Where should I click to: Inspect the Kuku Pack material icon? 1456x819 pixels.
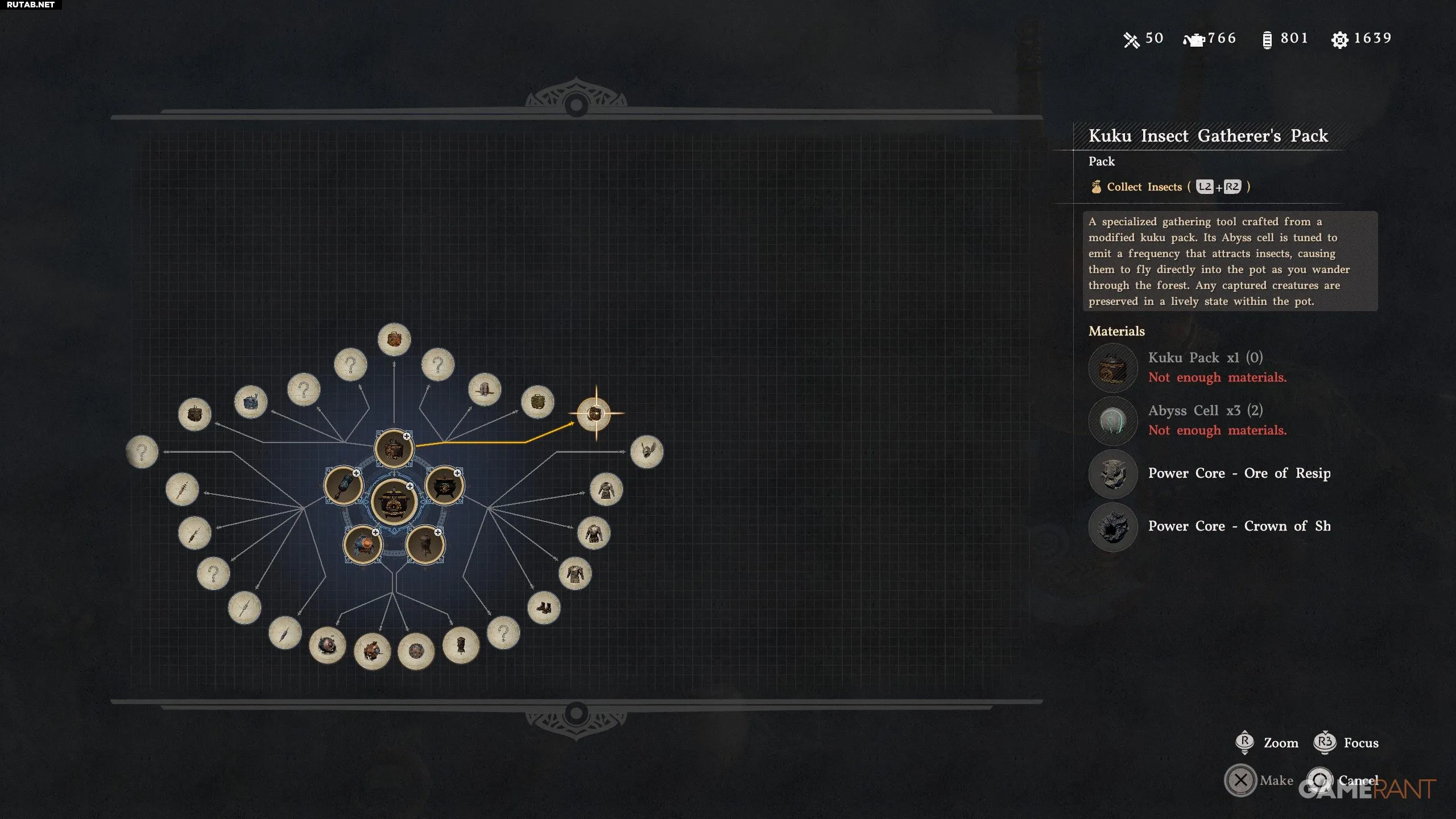click(x=1112, y=367)
